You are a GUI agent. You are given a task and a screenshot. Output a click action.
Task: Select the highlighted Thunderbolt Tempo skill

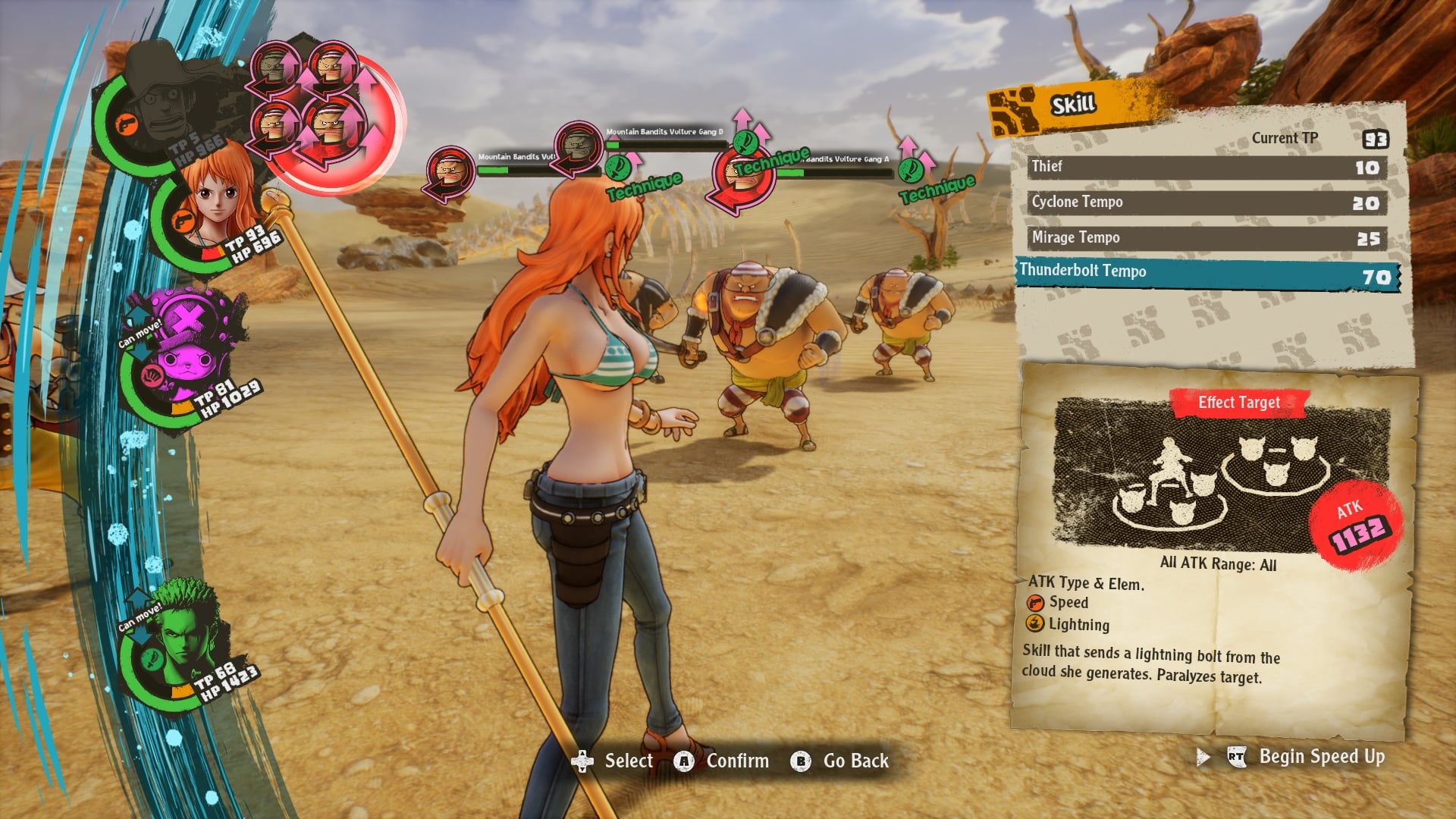(x=1206, y=271)
